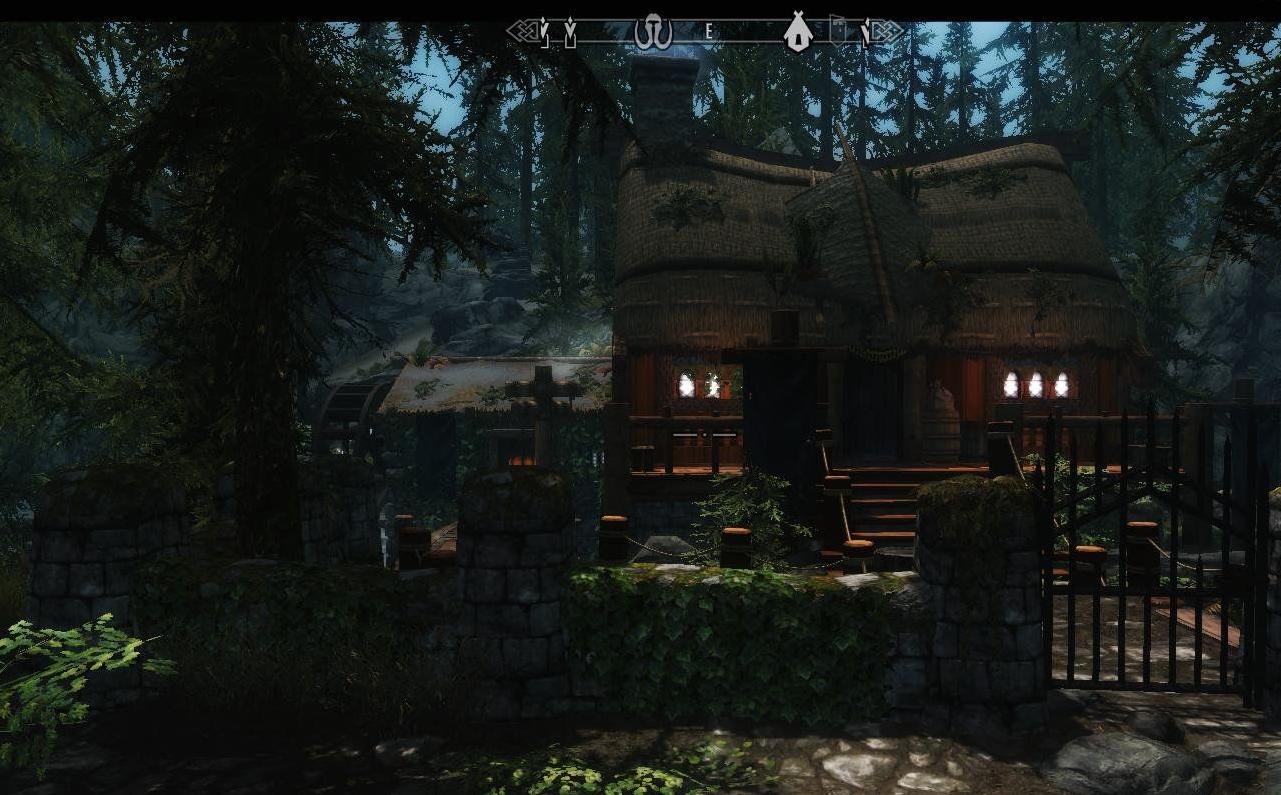Click the East letter on the compass bar

coord(709,32)
